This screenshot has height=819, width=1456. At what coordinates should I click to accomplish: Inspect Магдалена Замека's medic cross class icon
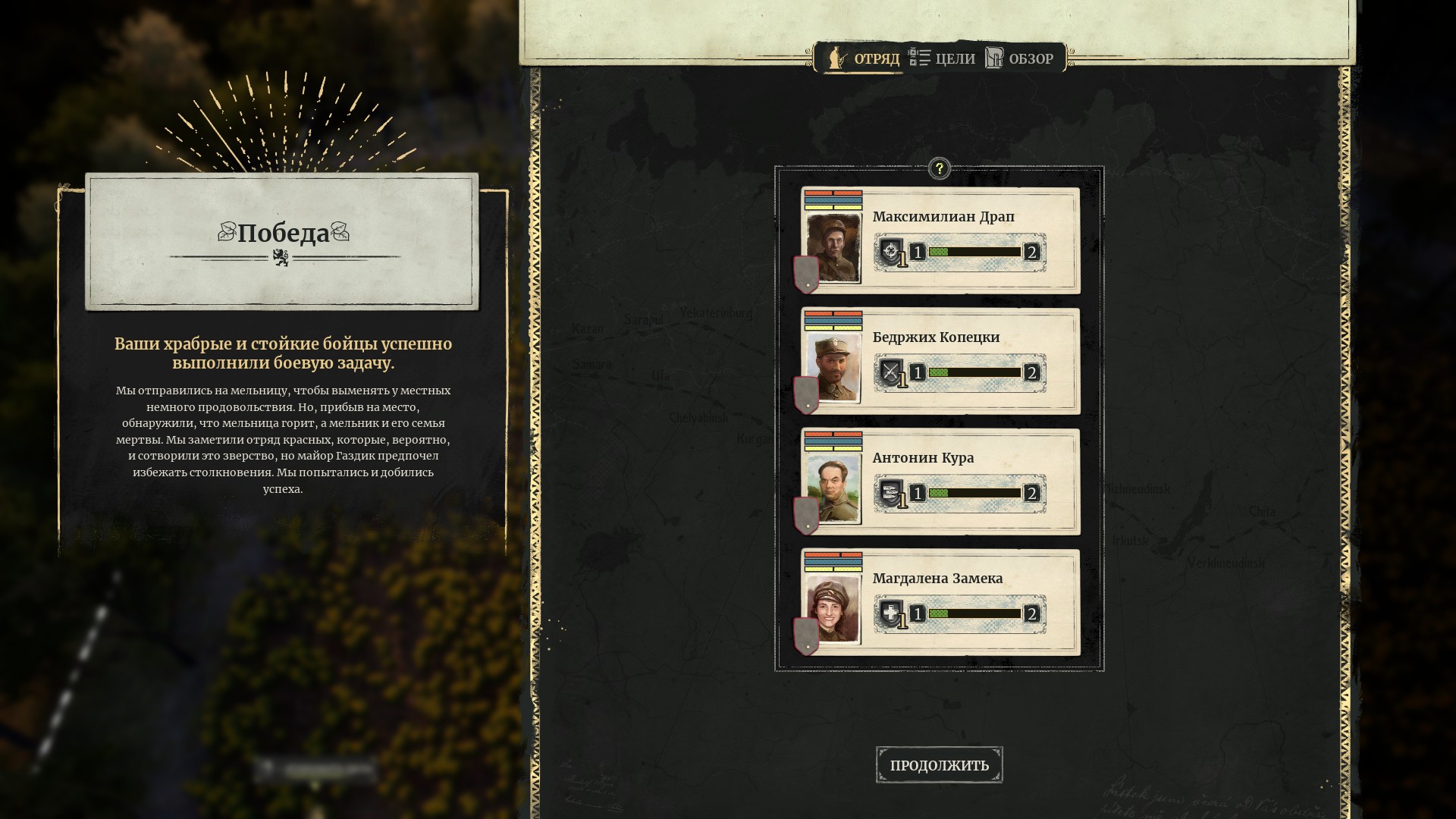[891, 613]
